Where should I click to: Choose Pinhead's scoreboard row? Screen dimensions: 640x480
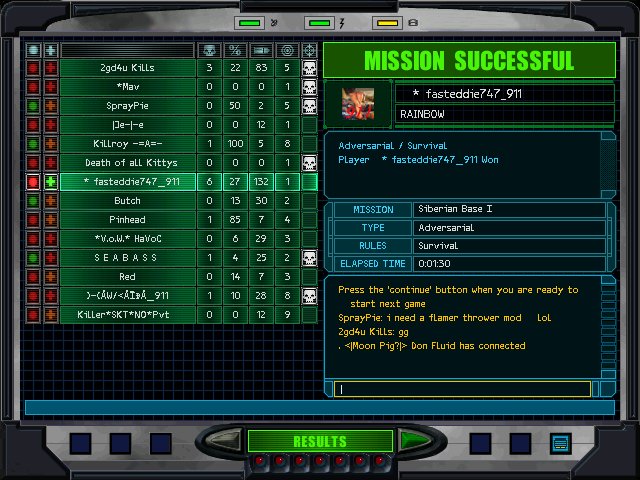tap(127, 220)
